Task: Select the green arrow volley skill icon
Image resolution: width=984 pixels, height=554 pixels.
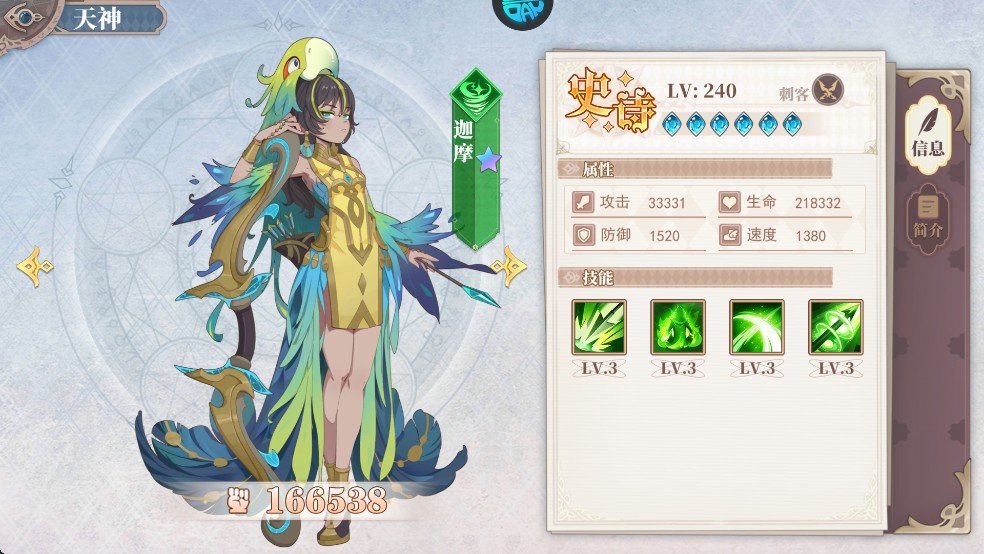Action: tap(599, 327)
